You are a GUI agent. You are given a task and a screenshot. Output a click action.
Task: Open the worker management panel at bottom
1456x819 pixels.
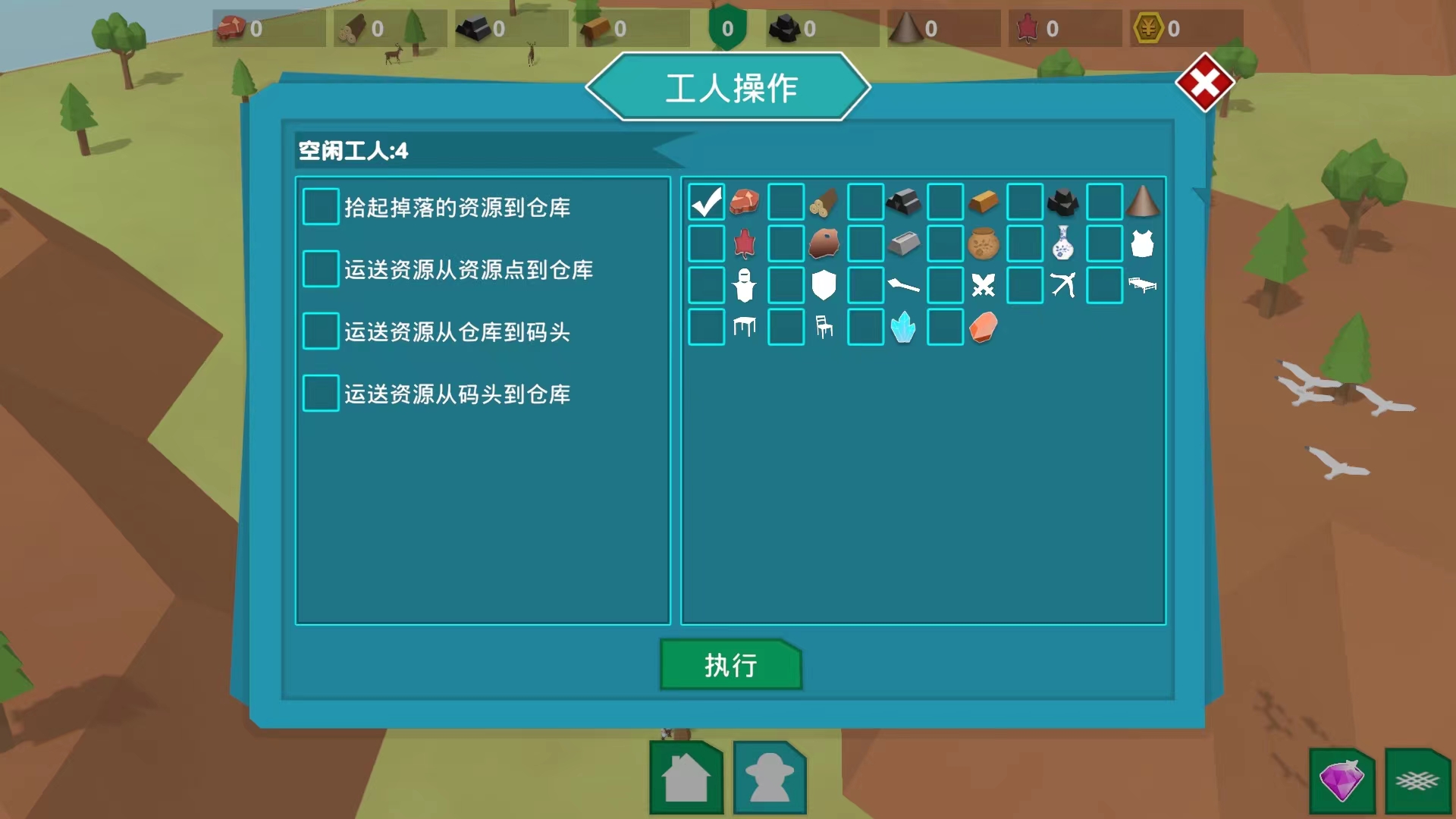pyautogui.click(x=769, y=778)
